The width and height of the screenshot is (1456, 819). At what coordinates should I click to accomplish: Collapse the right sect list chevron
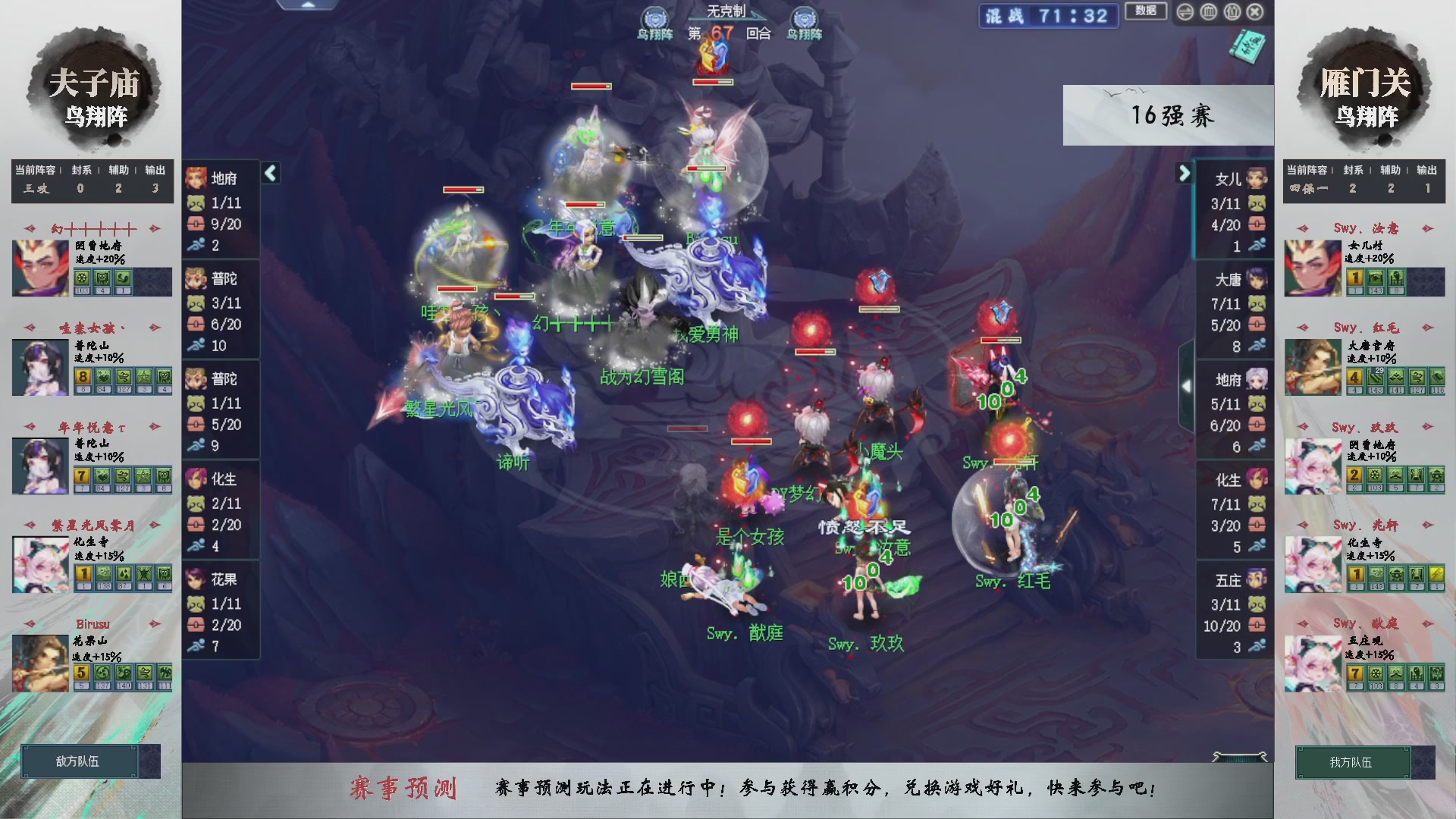1185,173
